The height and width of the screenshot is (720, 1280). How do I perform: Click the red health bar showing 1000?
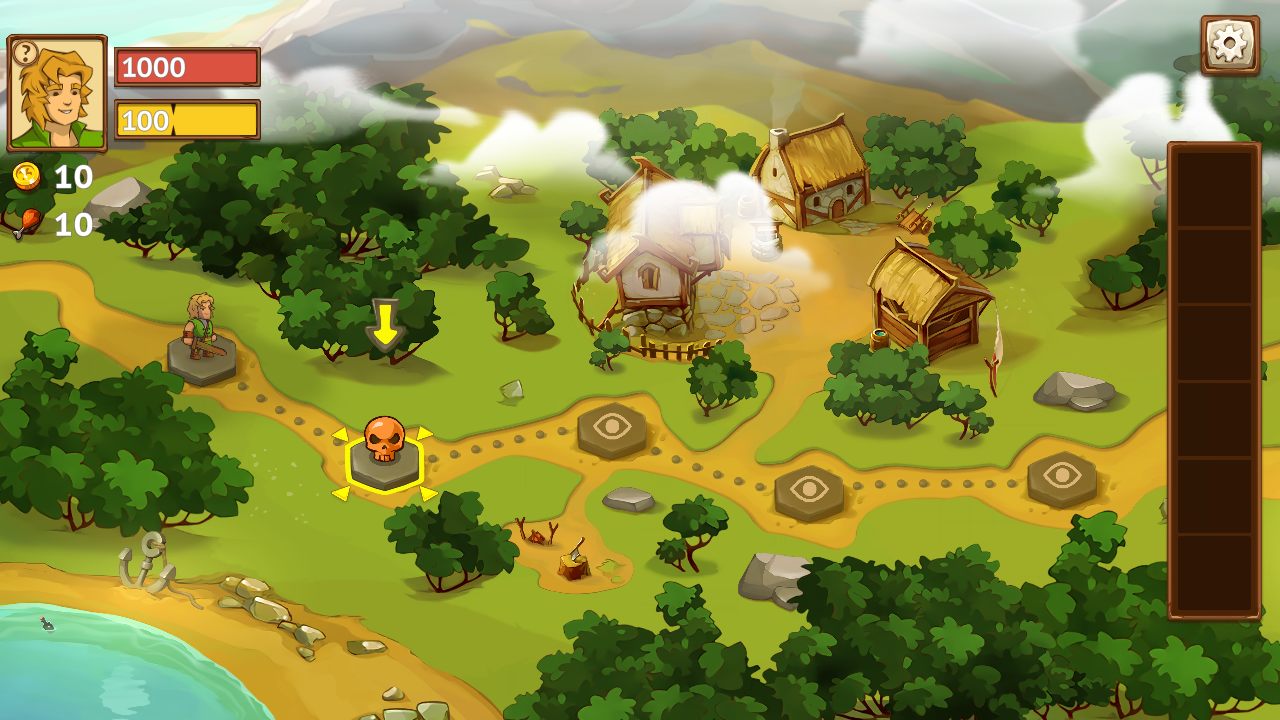(187, 68)
